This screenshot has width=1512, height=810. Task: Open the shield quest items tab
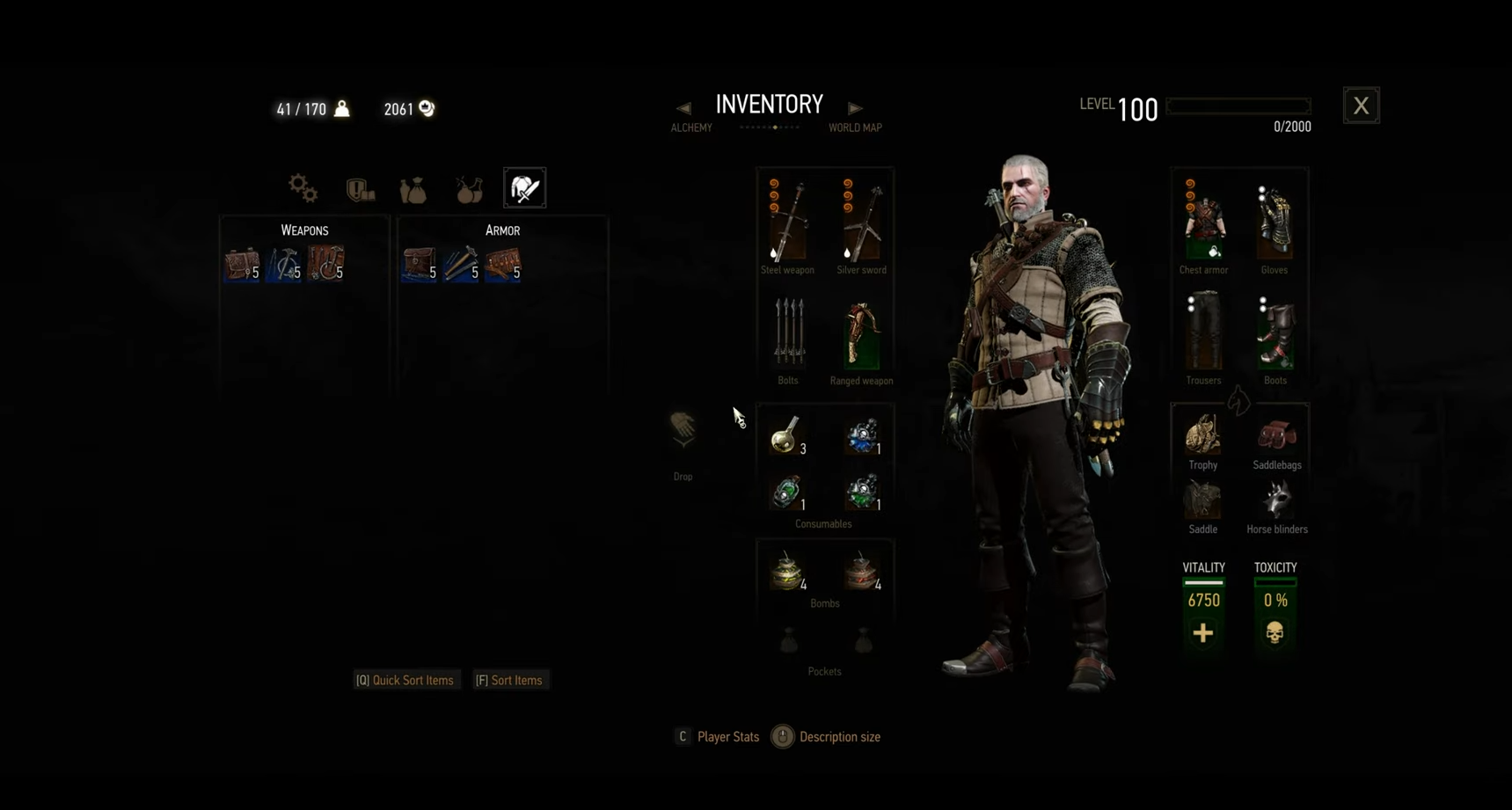pos(360,188)
